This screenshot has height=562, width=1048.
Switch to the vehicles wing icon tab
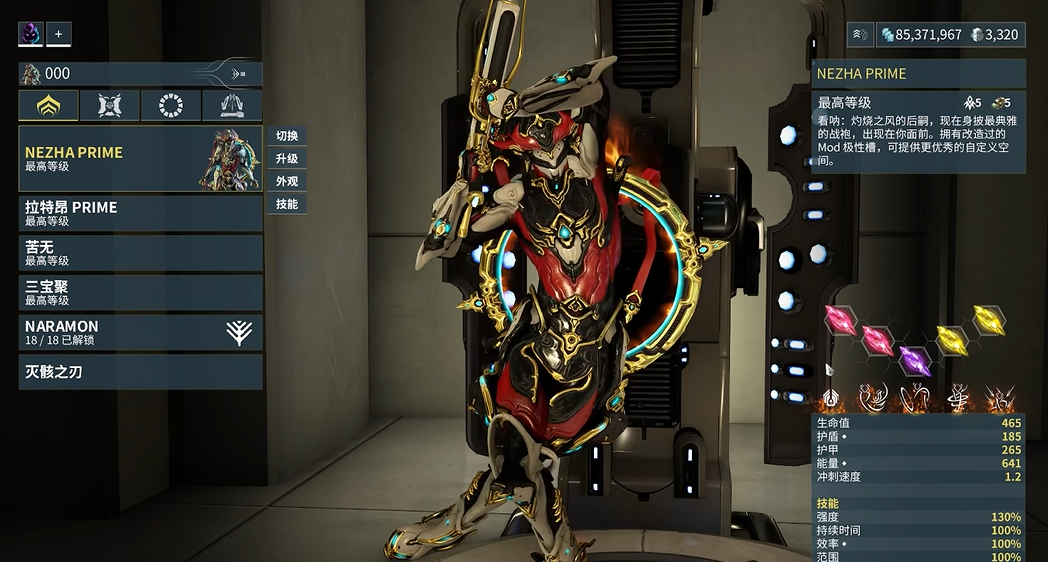coord(232,106)
